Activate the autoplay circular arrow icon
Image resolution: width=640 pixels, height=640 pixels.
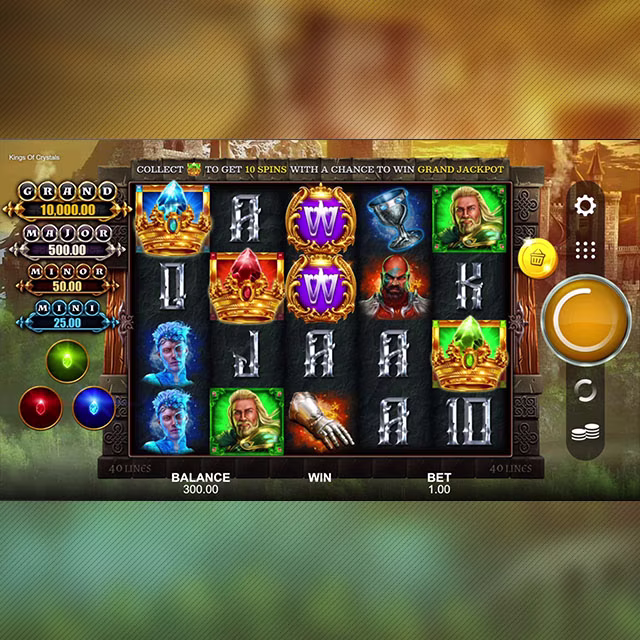586,390
